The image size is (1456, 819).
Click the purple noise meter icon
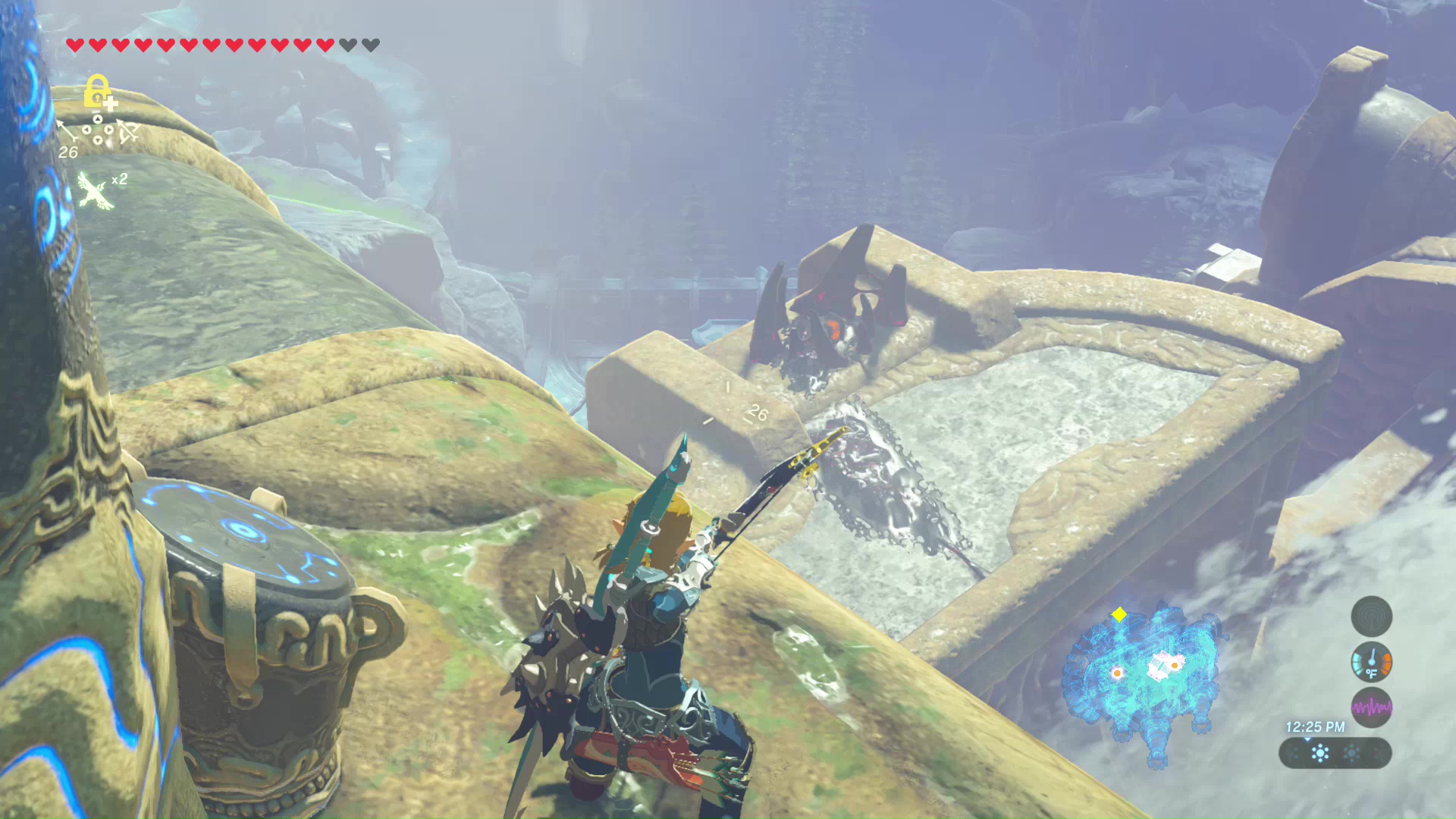pyautogui.click(x=1371, y=708)
